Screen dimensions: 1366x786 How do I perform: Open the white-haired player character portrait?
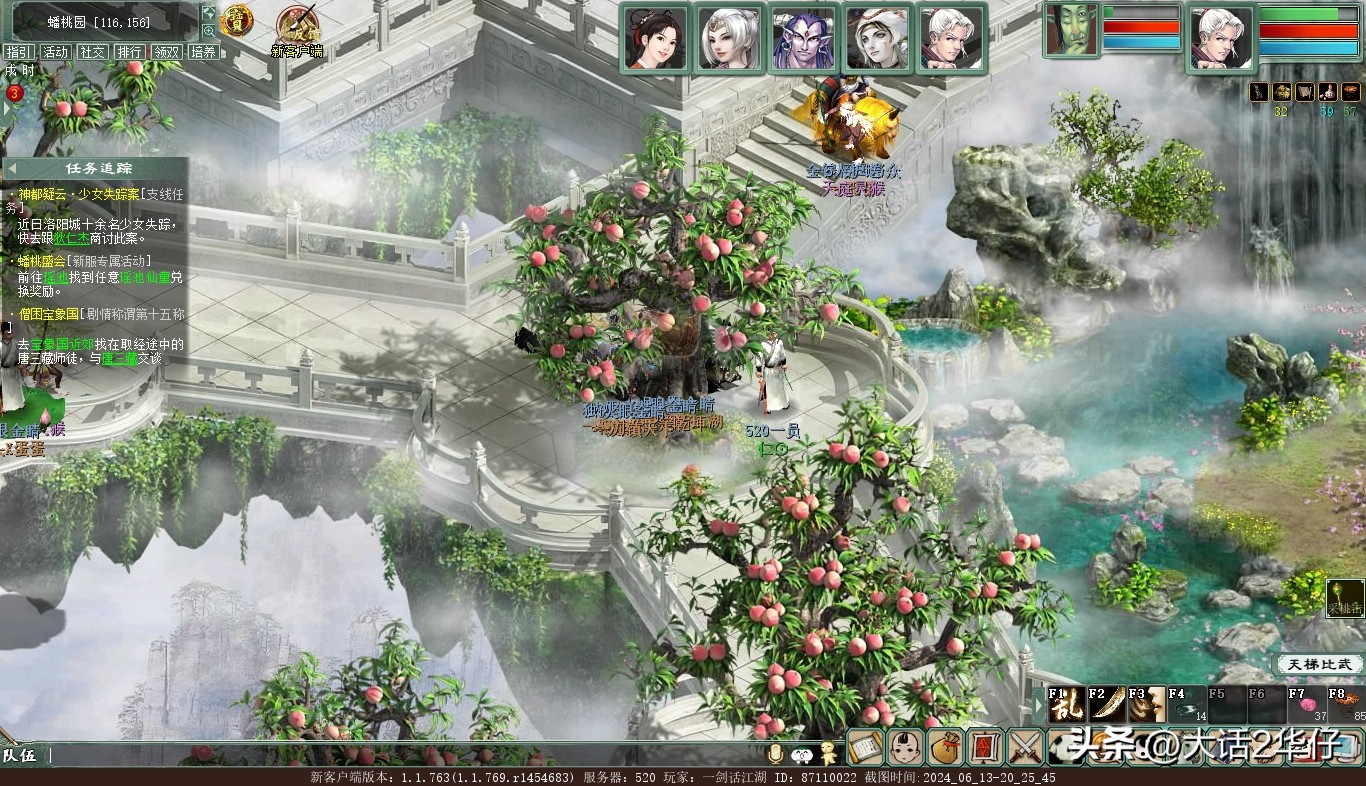[1221, 39]
